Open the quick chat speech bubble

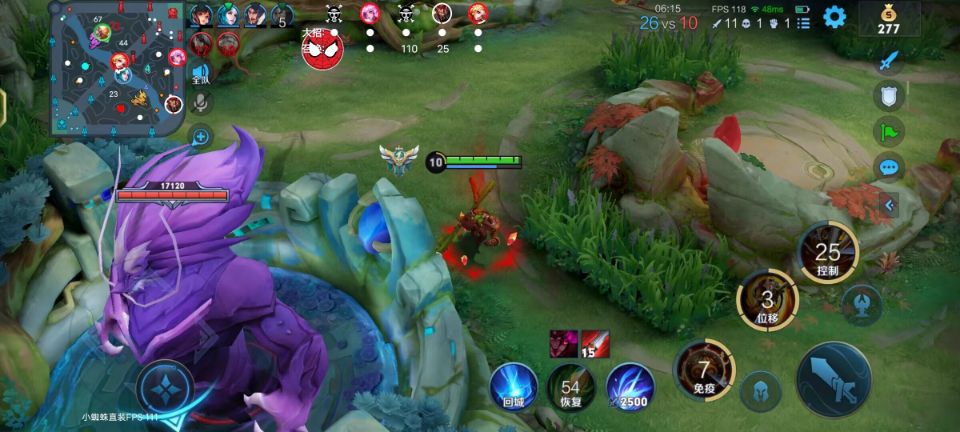pos(889,167)
